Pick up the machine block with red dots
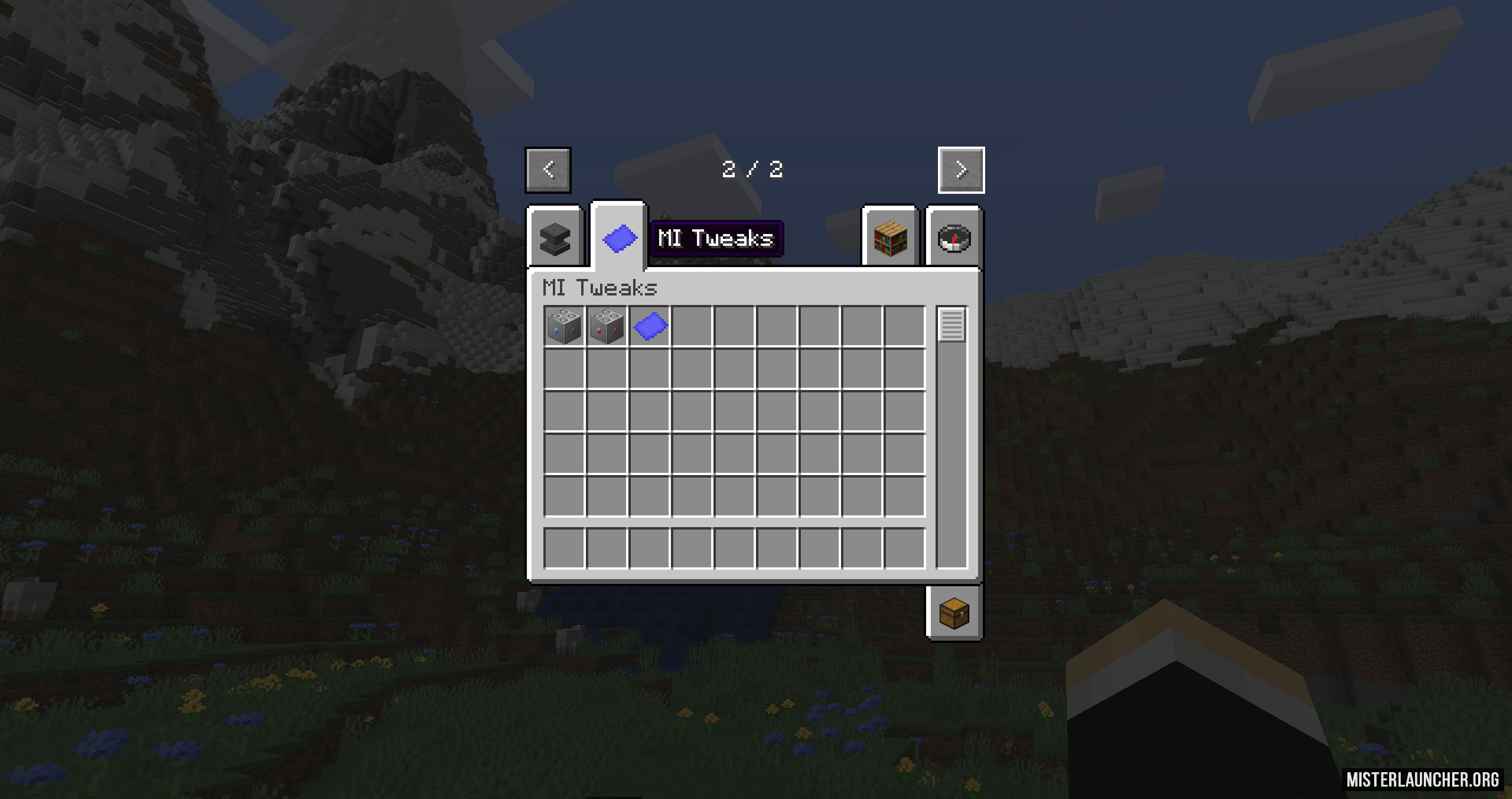Screen dimensions: 1512x799 (607, 326)
